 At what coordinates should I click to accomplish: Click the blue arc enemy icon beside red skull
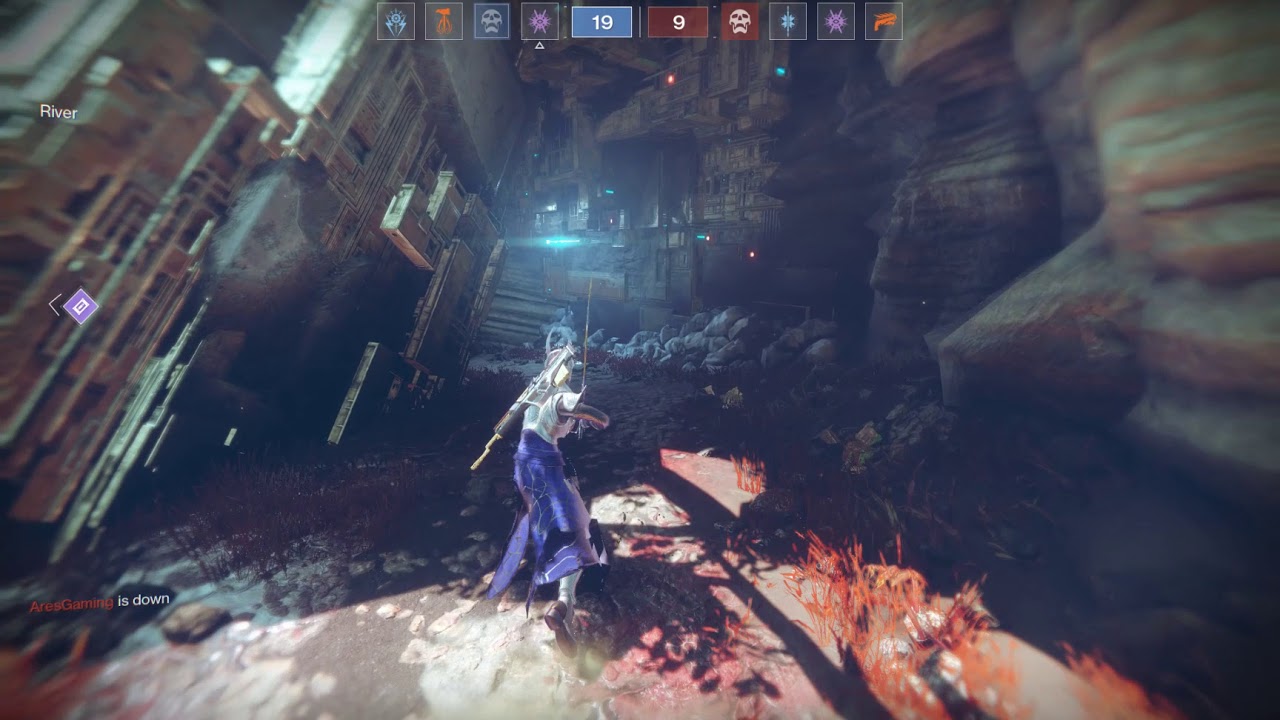point(788,22)
